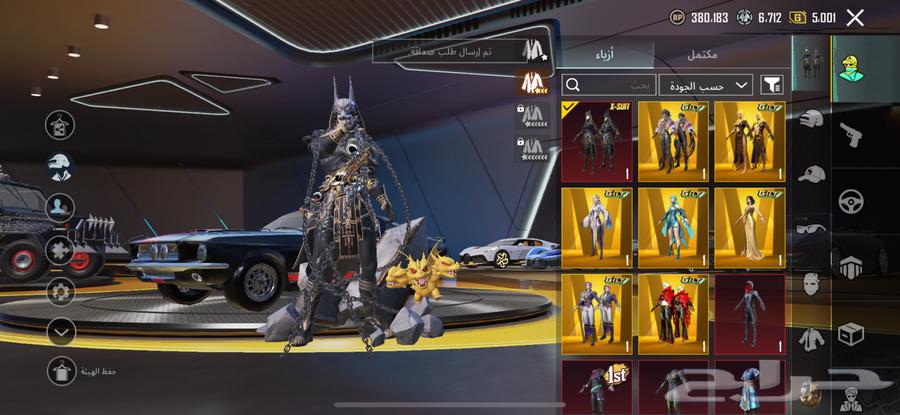Choose the teal-haired character outfit

click(x=673, y=227)
